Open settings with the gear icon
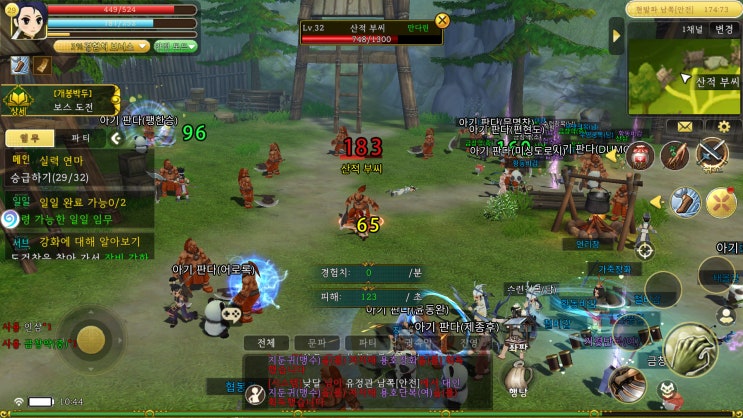The image size is (743, 418). pos(724,127)
